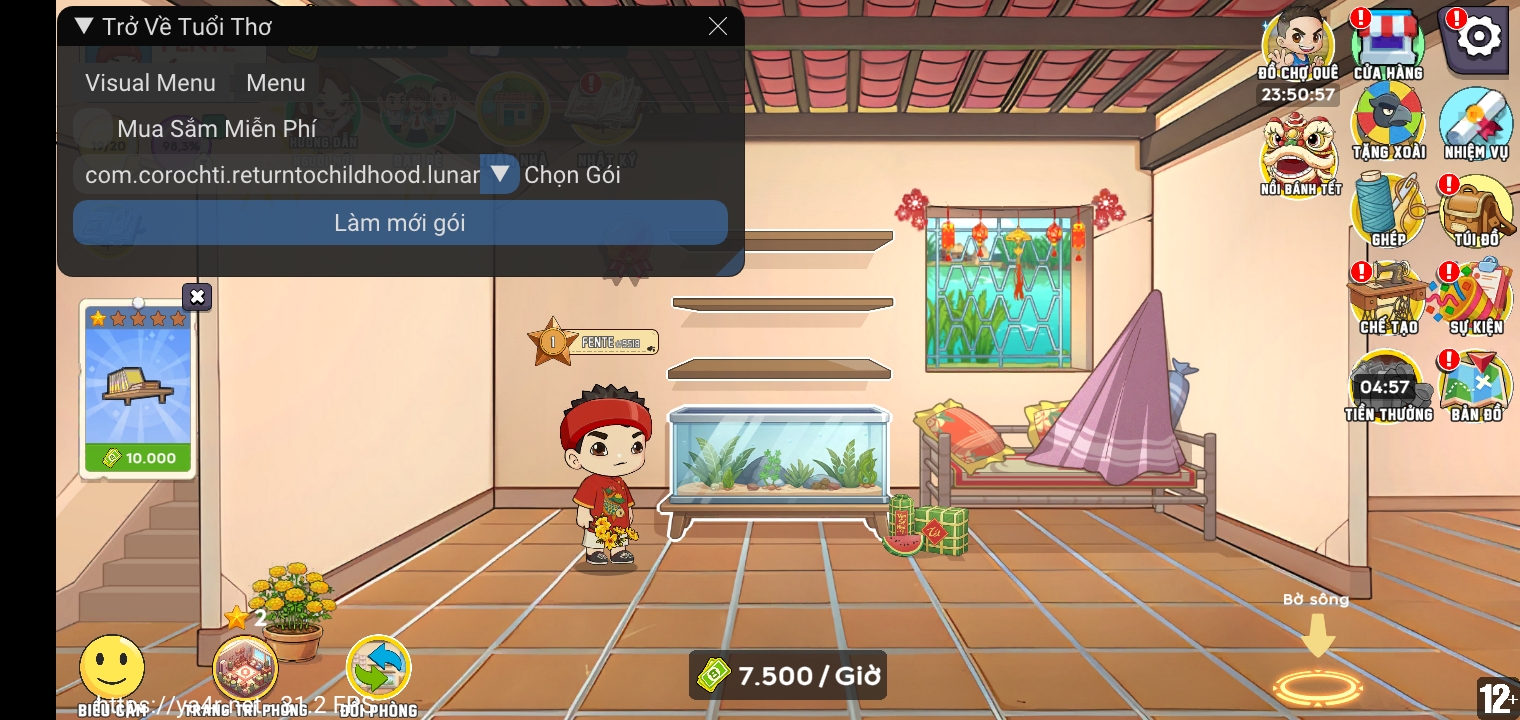
Task: Select the Menu tab
Action: tap(276, 83)
